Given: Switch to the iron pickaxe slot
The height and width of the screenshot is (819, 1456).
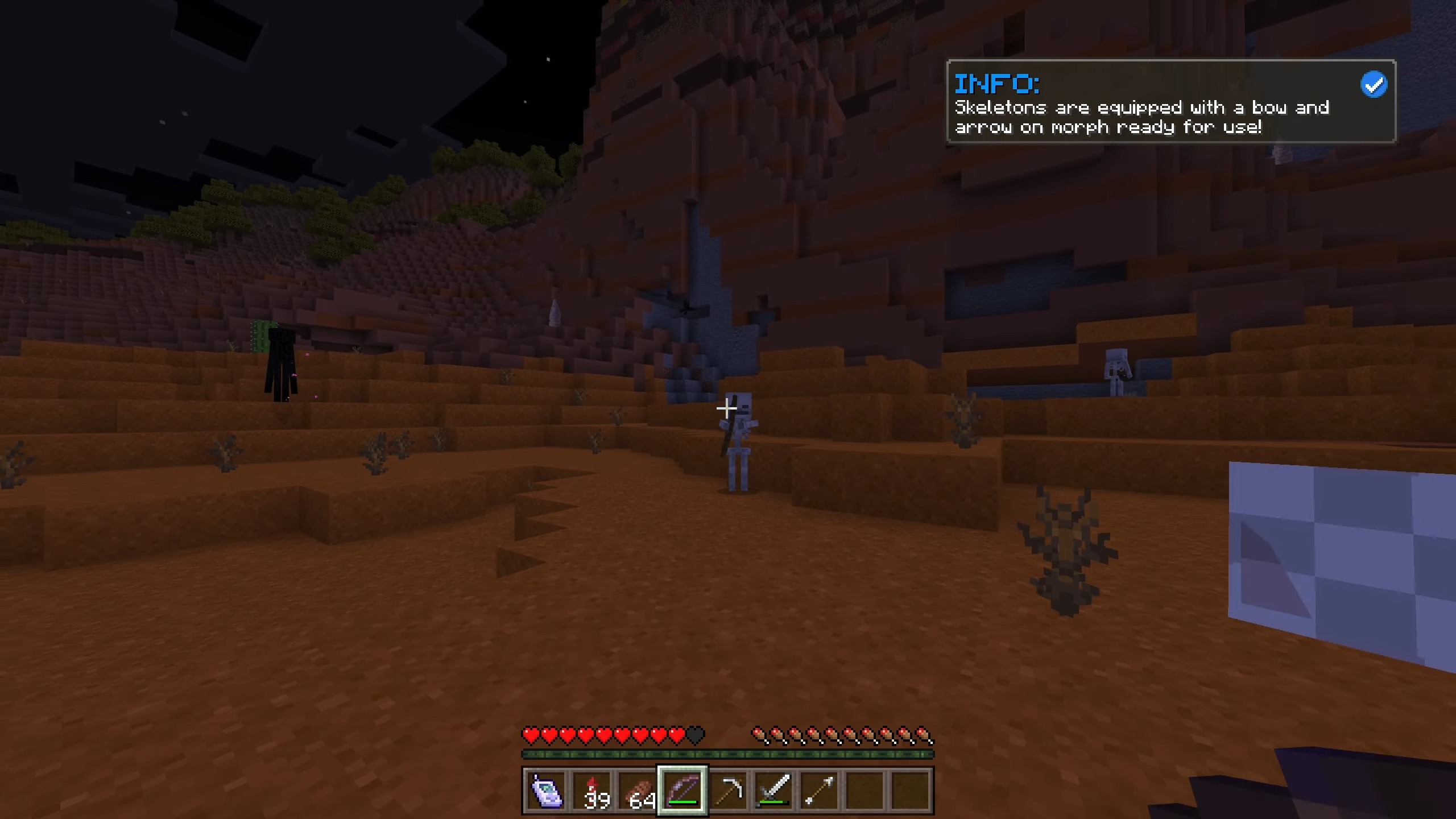Looking at the screenshot, I should tap(728, 791).
